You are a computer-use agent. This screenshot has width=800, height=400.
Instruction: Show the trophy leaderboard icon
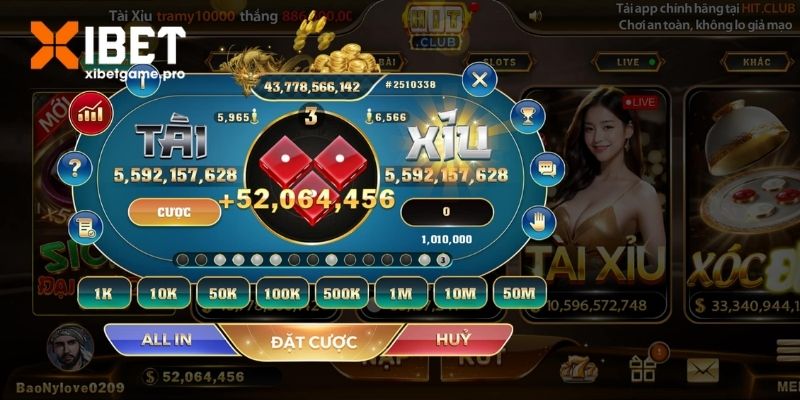[527, 113]
